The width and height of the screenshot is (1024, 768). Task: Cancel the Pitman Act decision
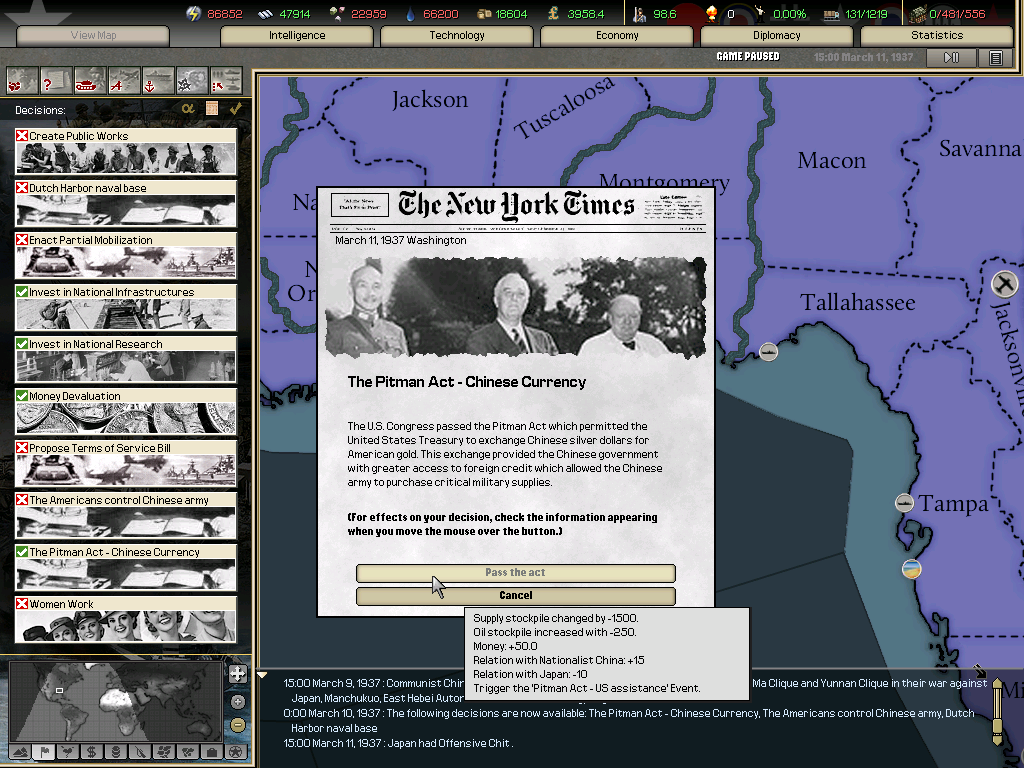click(x=515, y=596)
